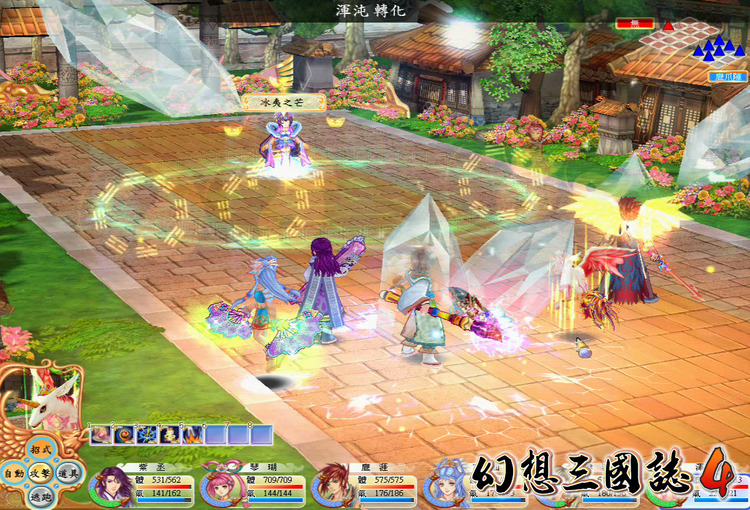The height and width of the screenshot is (510, 750).
Task: Activate the flame skill in slot 5
Action: pos(190,434)
